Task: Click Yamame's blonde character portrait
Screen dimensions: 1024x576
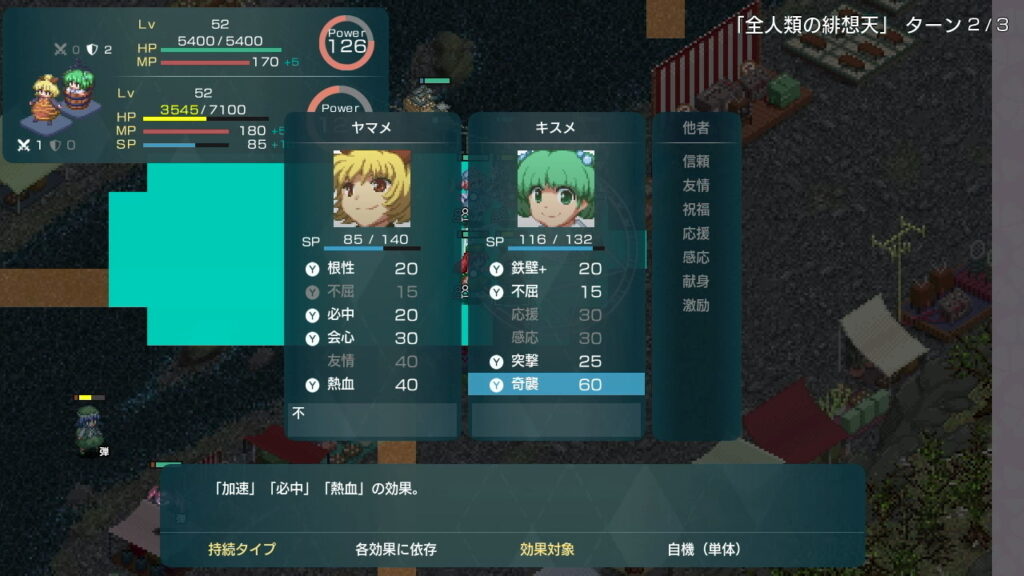Action: pos(371,189)
